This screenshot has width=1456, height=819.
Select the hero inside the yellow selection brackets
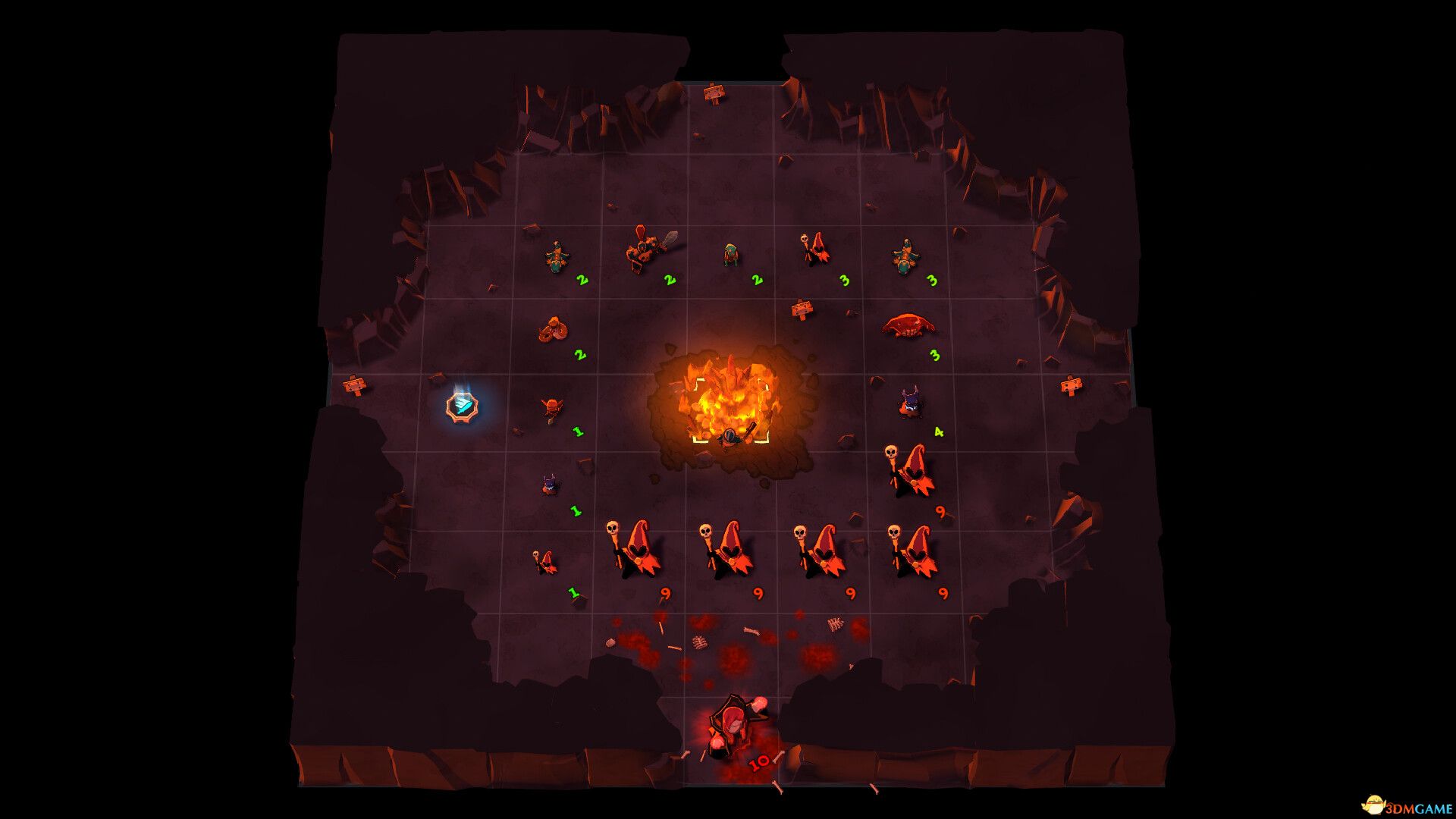(731, 438)
